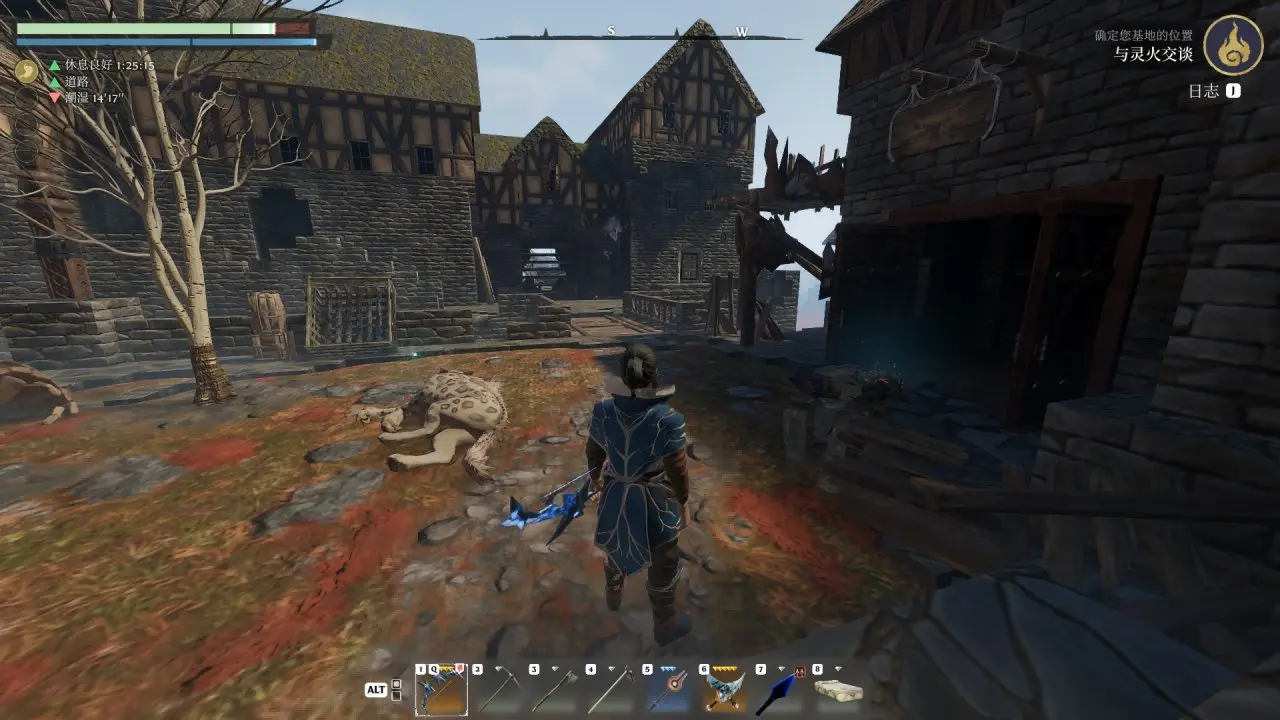Select the blue bow in hotbar slot 1
1280x720 pixels.
tap(440, 690)
